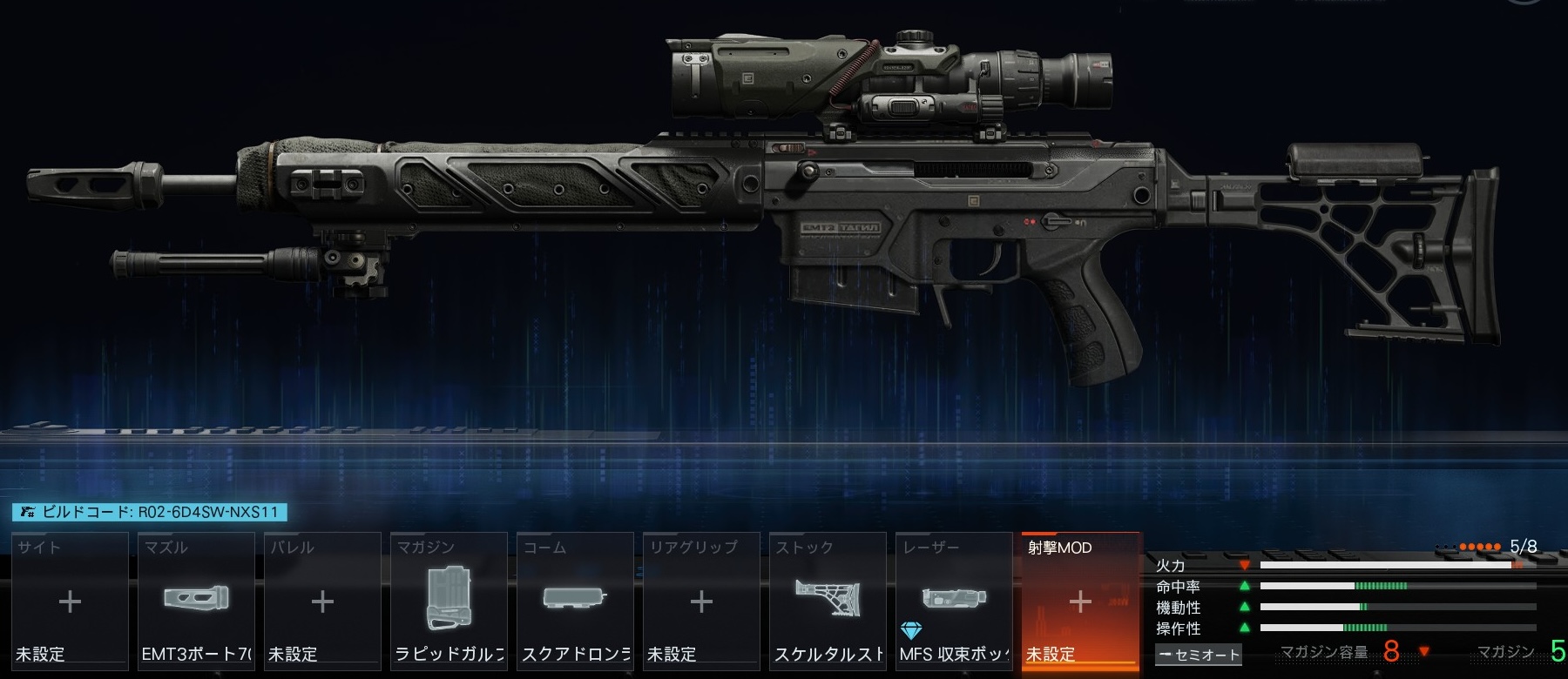The height and width of the screenshot is (679, 1568).
Task: Select the マズル slot with EMT3 muzzle
Action: [196, 602]
